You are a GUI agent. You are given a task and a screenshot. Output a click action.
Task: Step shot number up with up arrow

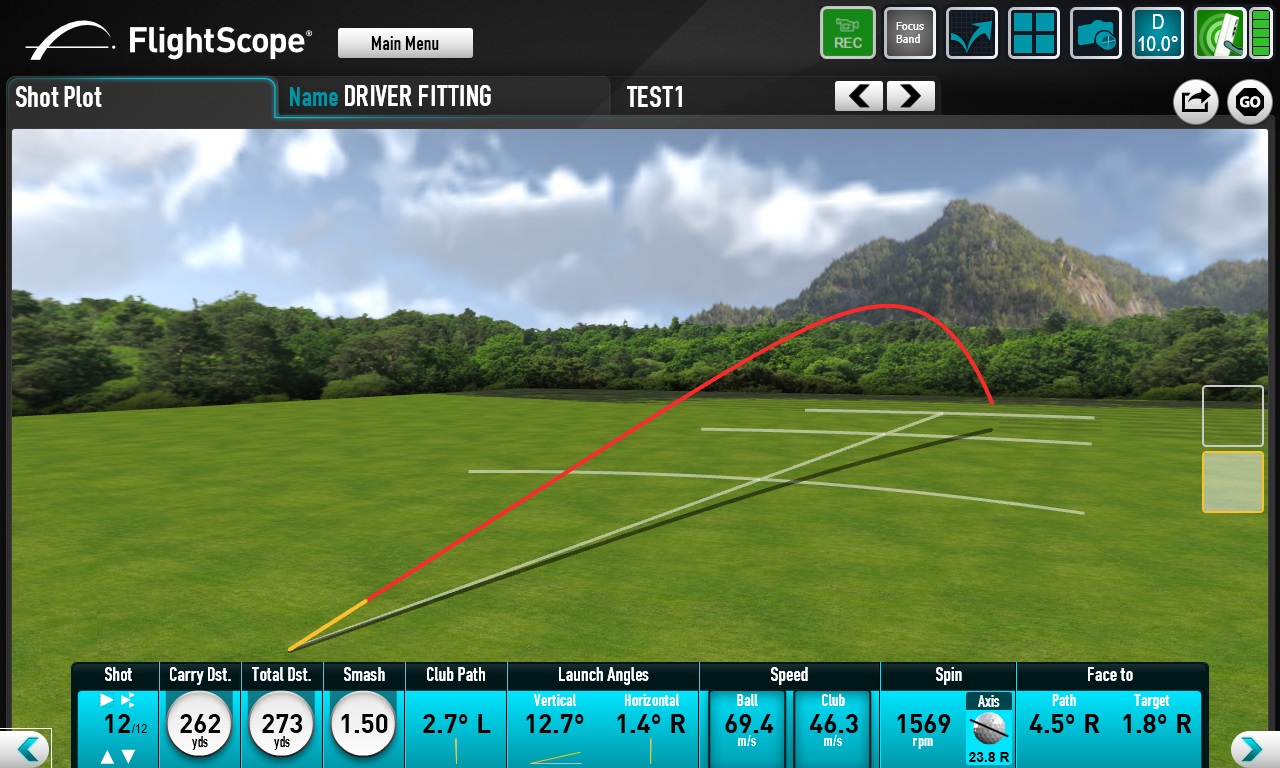[108, 757]
